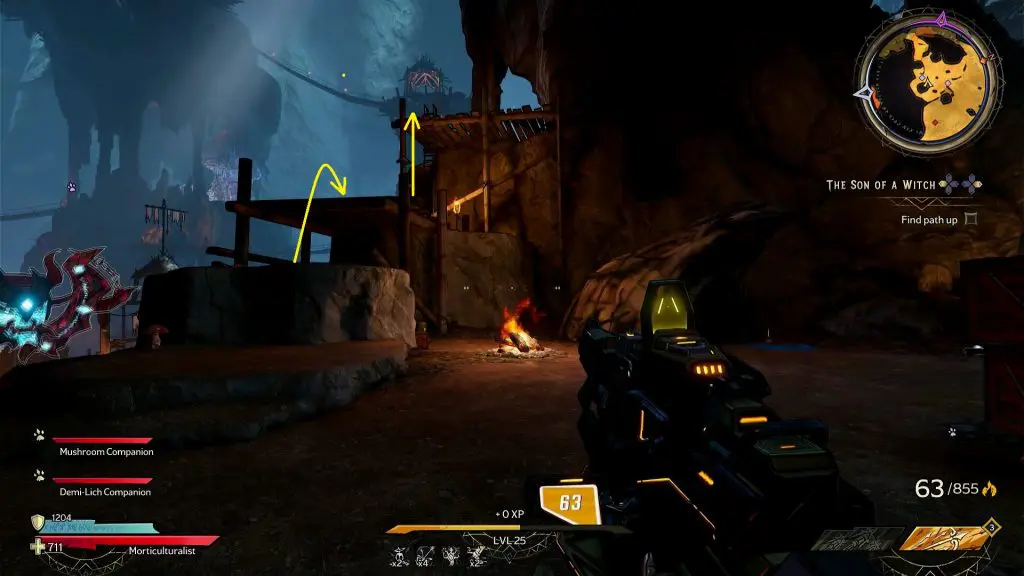
Task: Click the orange 63 ammo card
Action: point(568,503)
